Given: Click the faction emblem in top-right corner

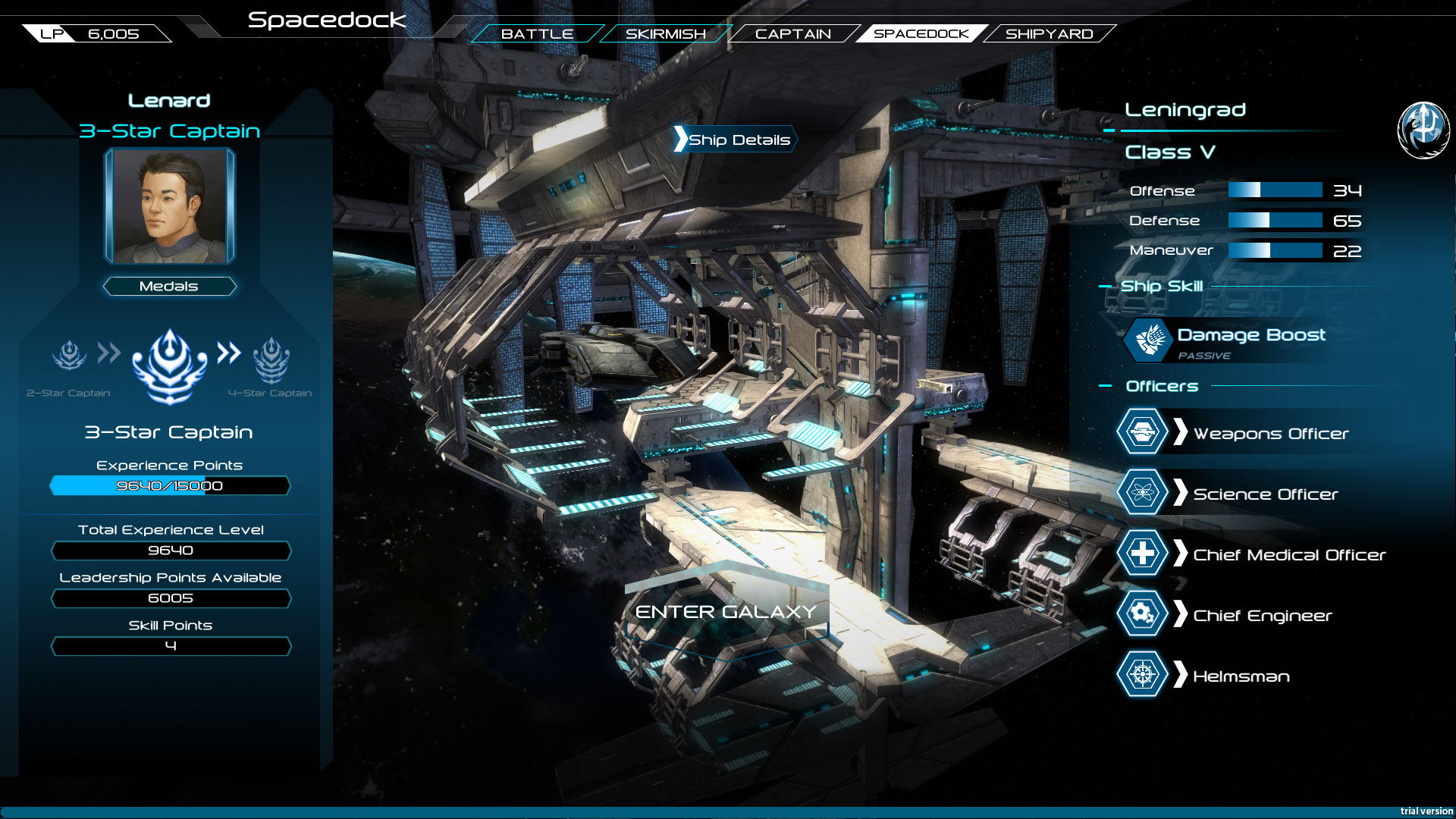Looking at the screenshot, I should 1423,129.
